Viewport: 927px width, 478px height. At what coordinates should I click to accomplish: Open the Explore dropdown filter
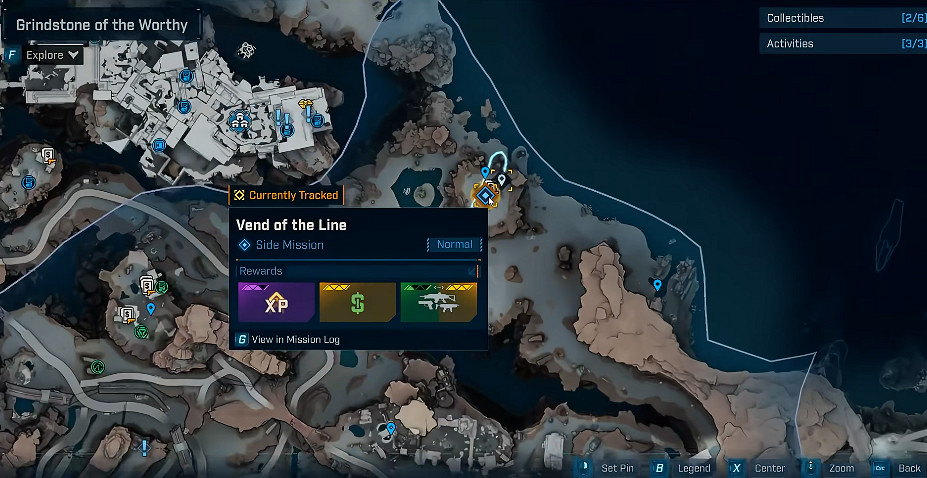point(54,55)
